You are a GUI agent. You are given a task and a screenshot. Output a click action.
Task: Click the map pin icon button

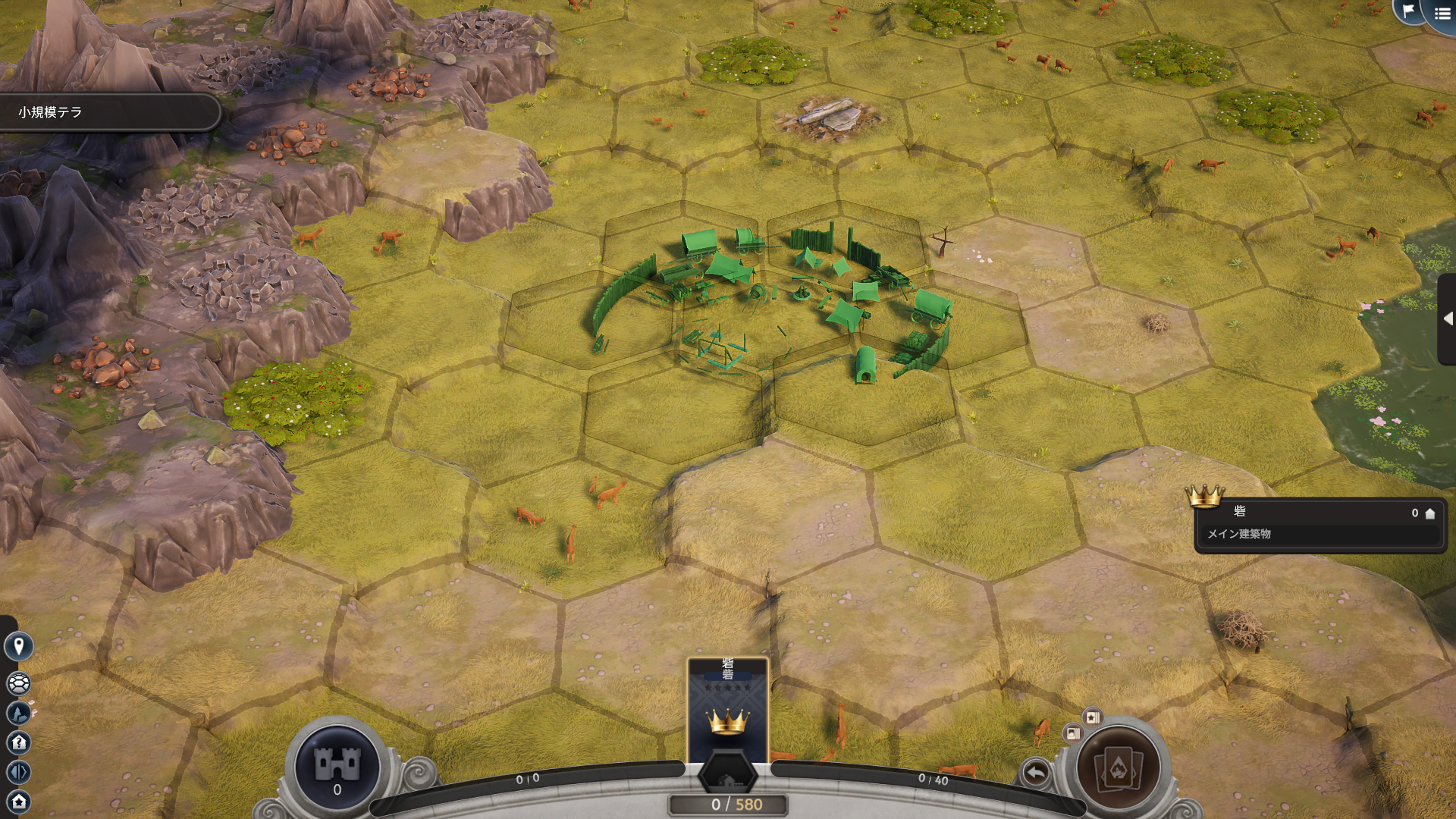pos(19,646)
